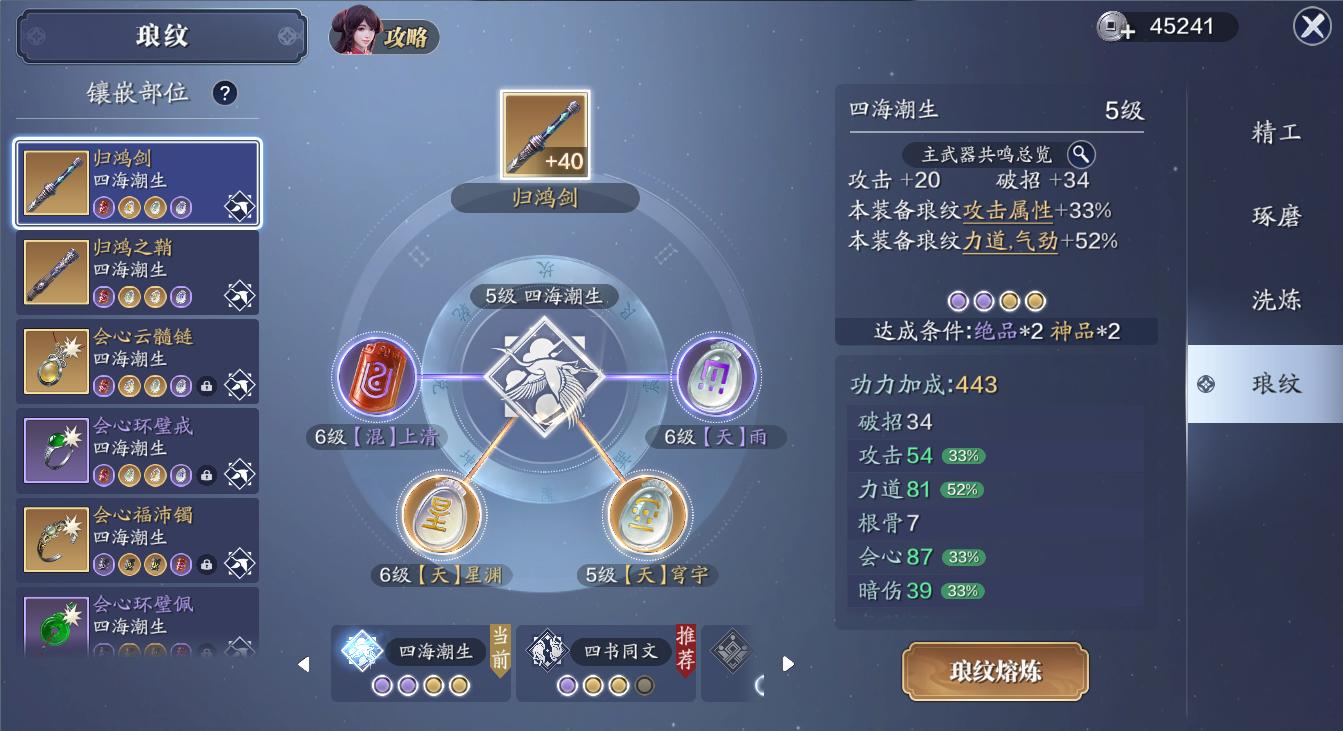The width and height of the screenshot is (1343, 731).
Task: Click the left arrow to show previous rune sets
Action: [x=305, y=662]
